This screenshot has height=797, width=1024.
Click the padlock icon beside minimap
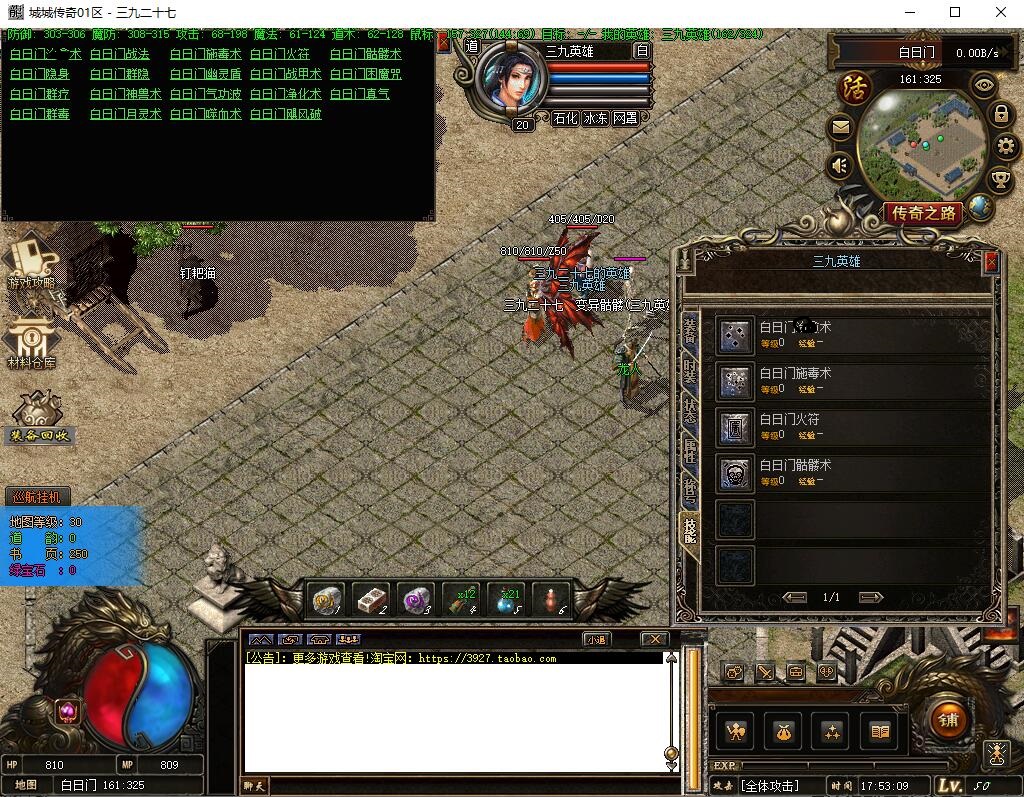(x=999, y=114)
